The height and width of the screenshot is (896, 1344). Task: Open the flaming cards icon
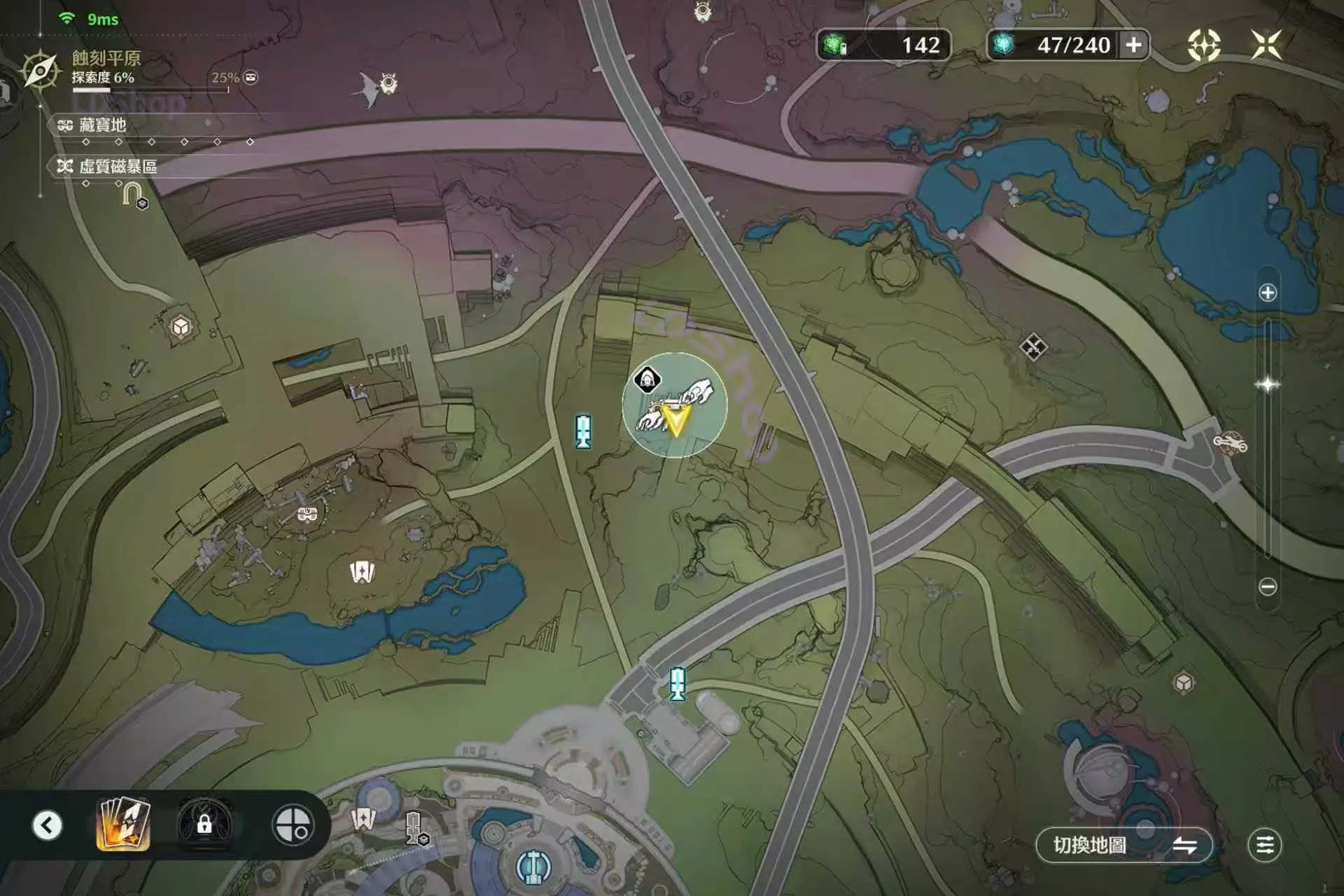(124, 824)
